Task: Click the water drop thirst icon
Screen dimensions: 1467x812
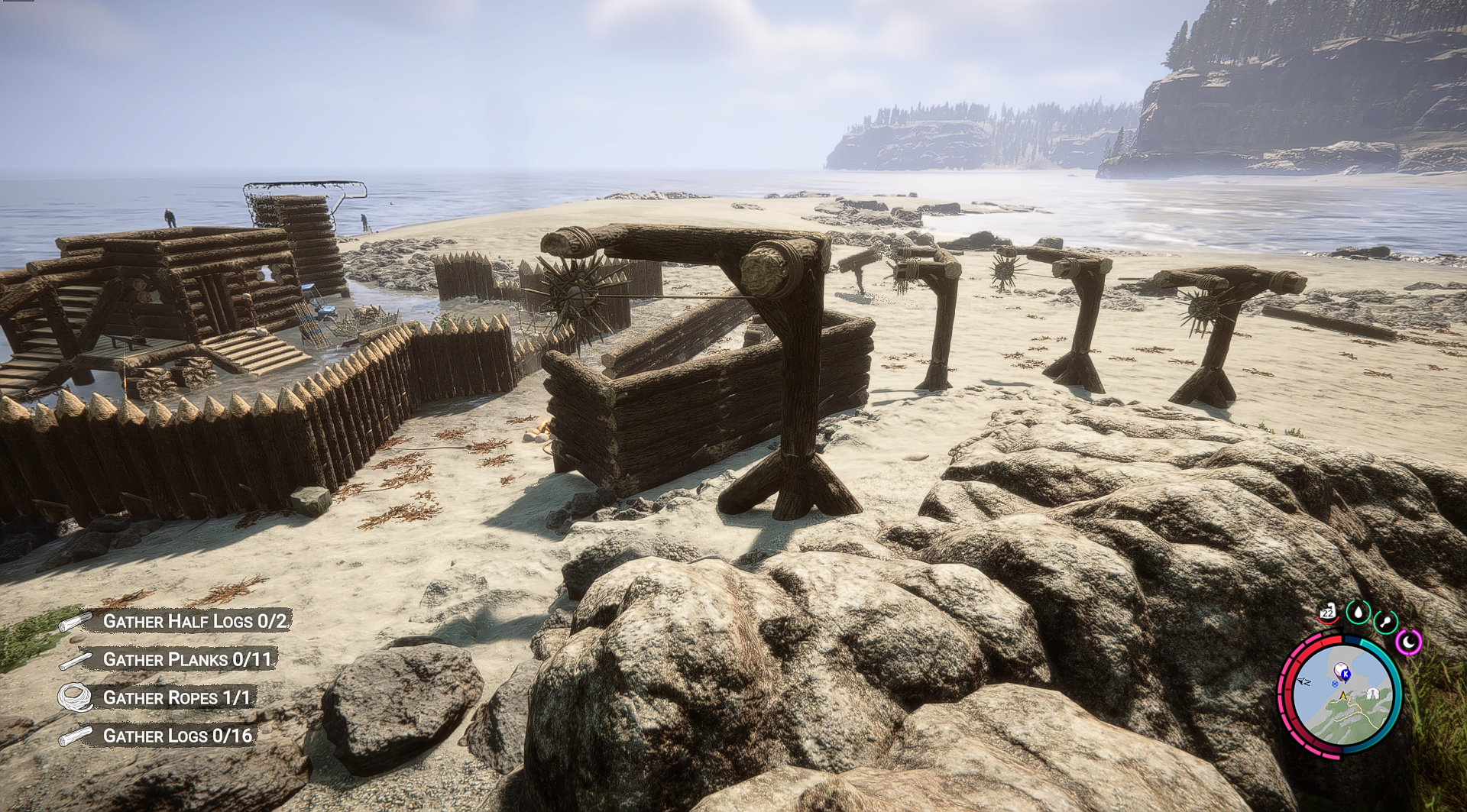Action: pyautogui.click(x=1359, y=612)
